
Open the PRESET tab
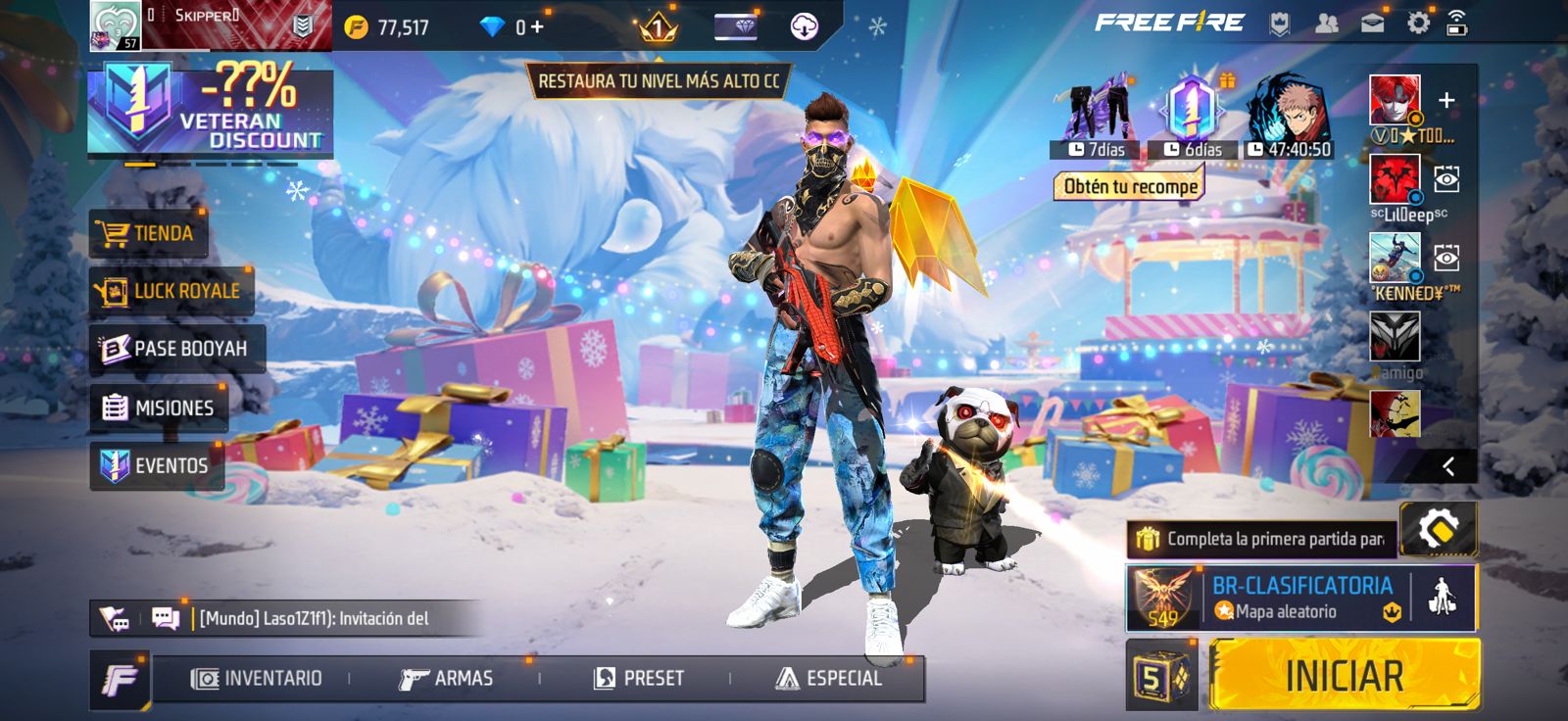coord(639,678)
